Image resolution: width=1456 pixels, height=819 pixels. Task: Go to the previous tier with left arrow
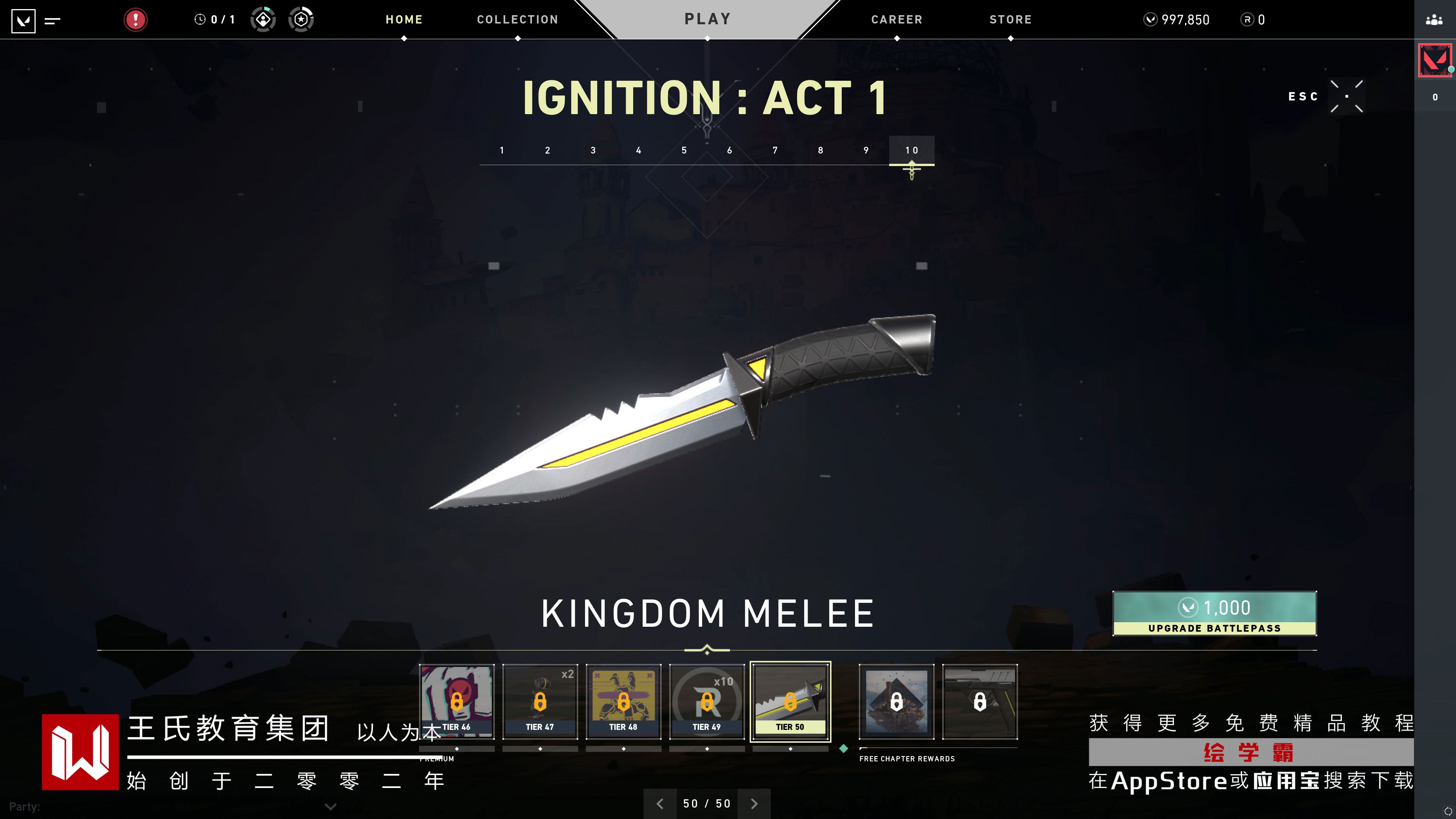660,803
